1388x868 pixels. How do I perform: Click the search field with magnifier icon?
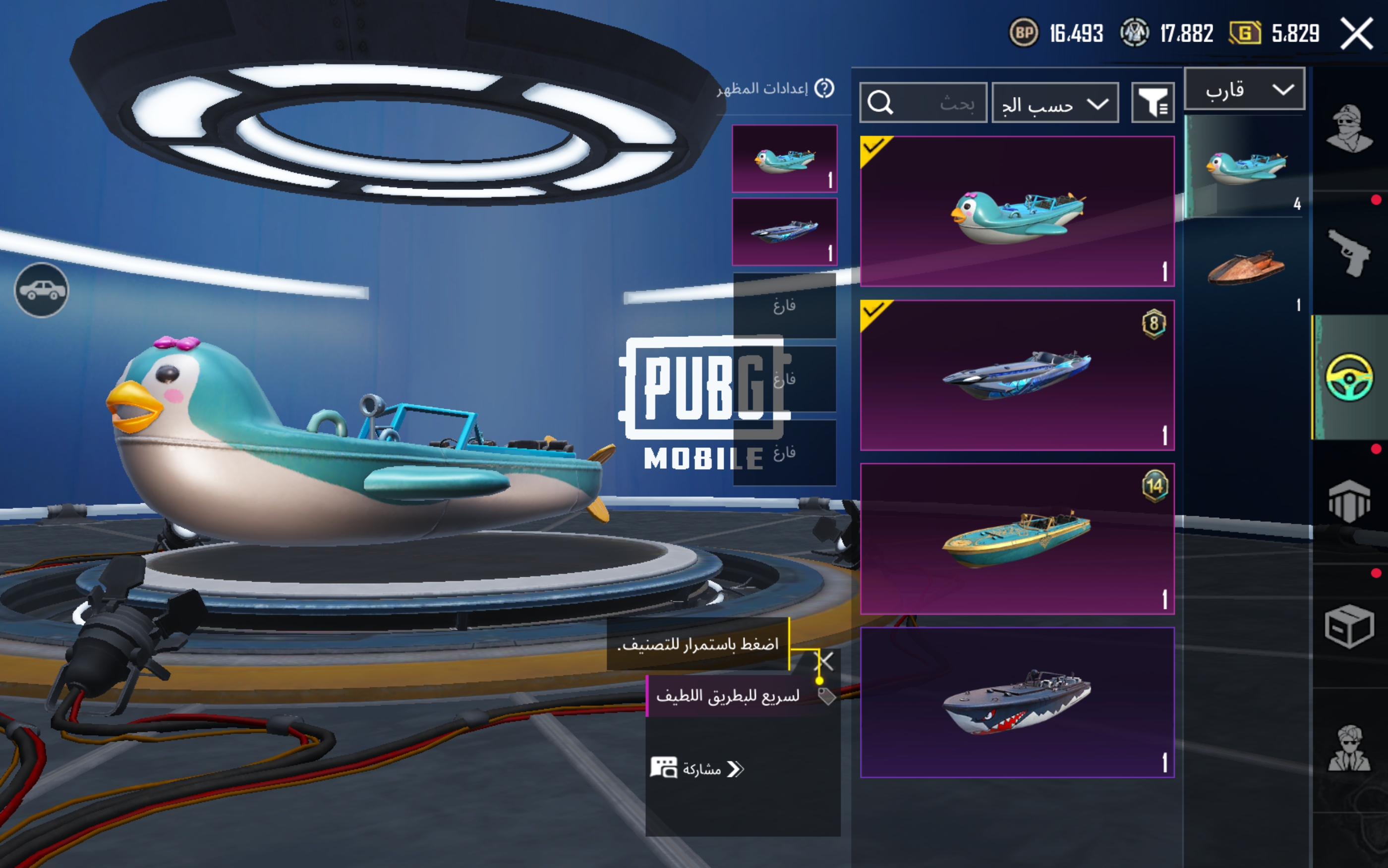point(923,104)
